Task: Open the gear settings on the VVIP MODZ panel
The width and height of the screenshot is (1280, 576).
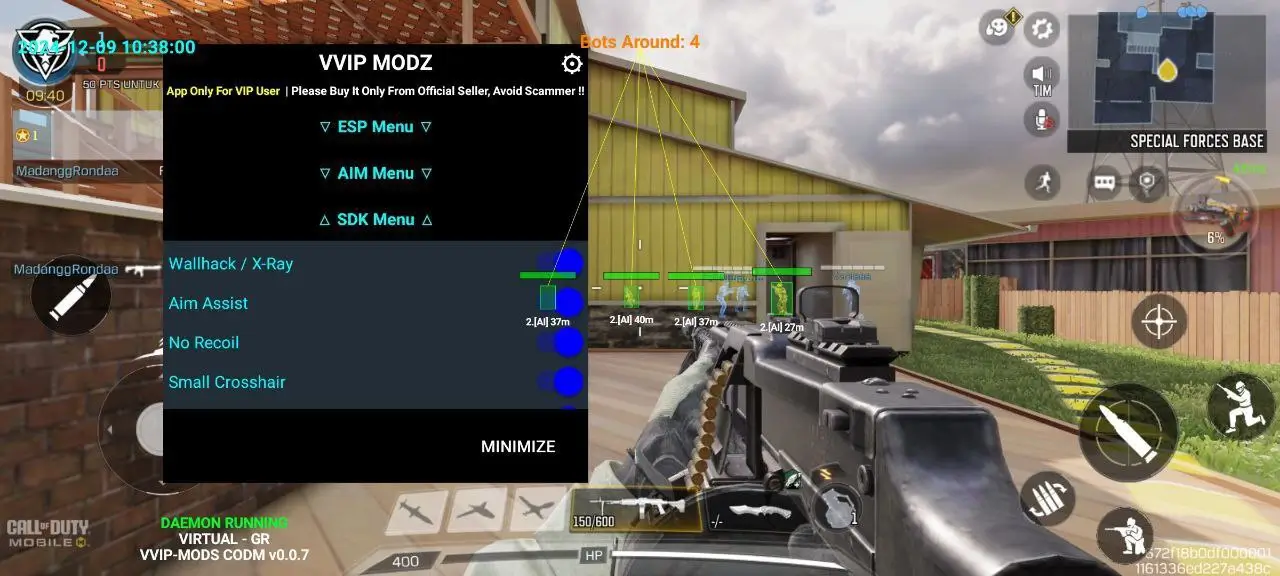Action: click(x=572, y=64)
